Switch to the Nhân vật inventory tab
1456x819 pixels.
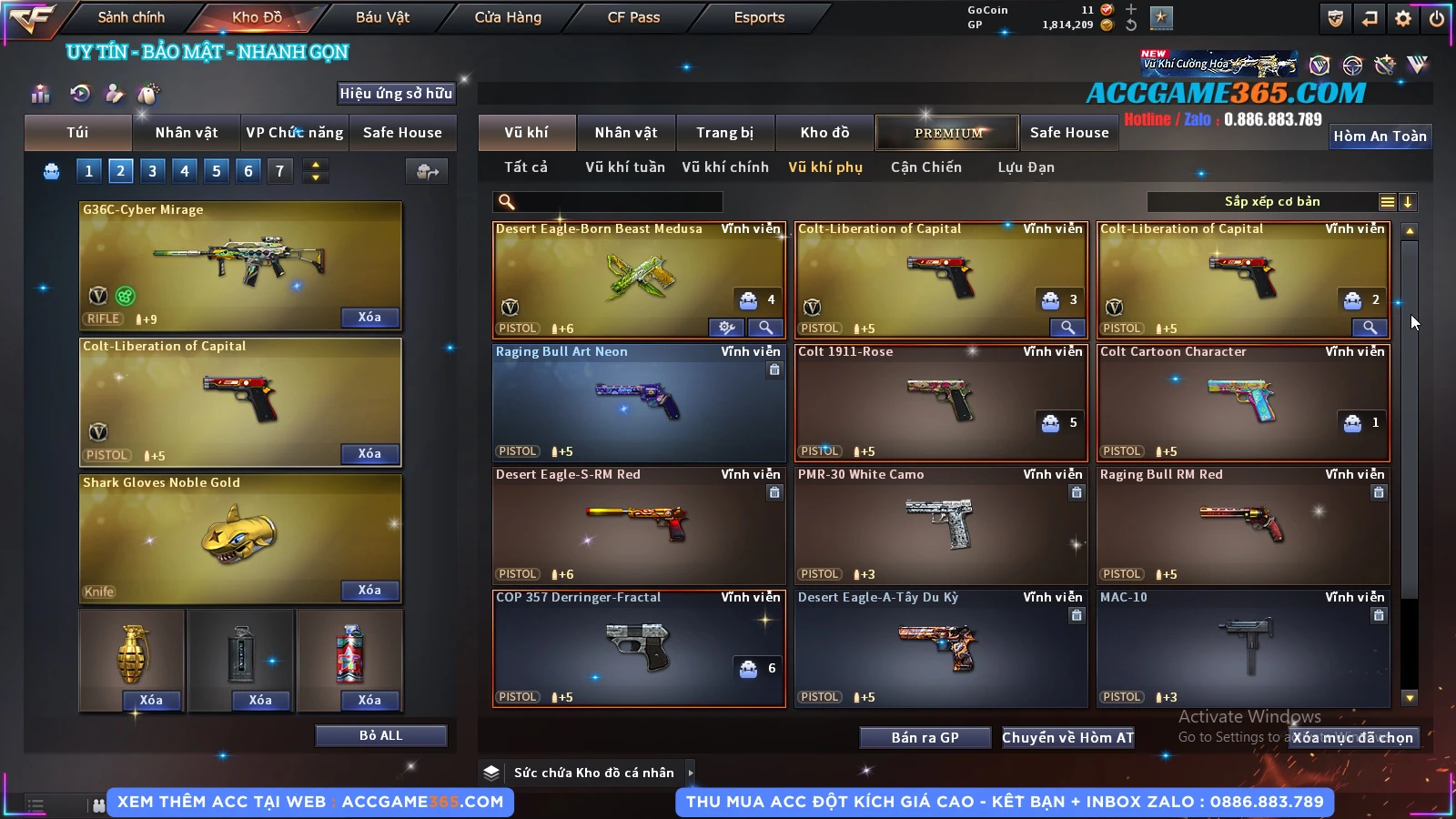[x=625, y=133]
